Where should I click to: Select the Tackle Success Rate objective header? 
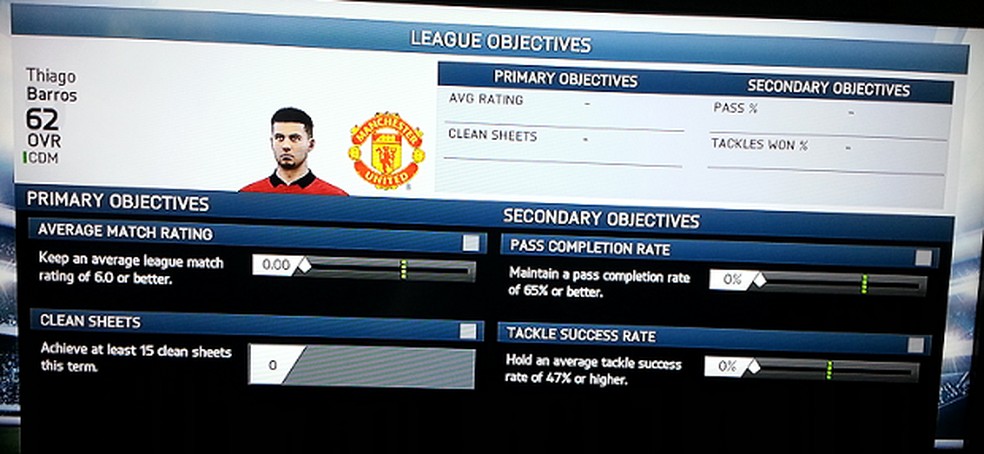pyautogui.click(x=581, y=335)
